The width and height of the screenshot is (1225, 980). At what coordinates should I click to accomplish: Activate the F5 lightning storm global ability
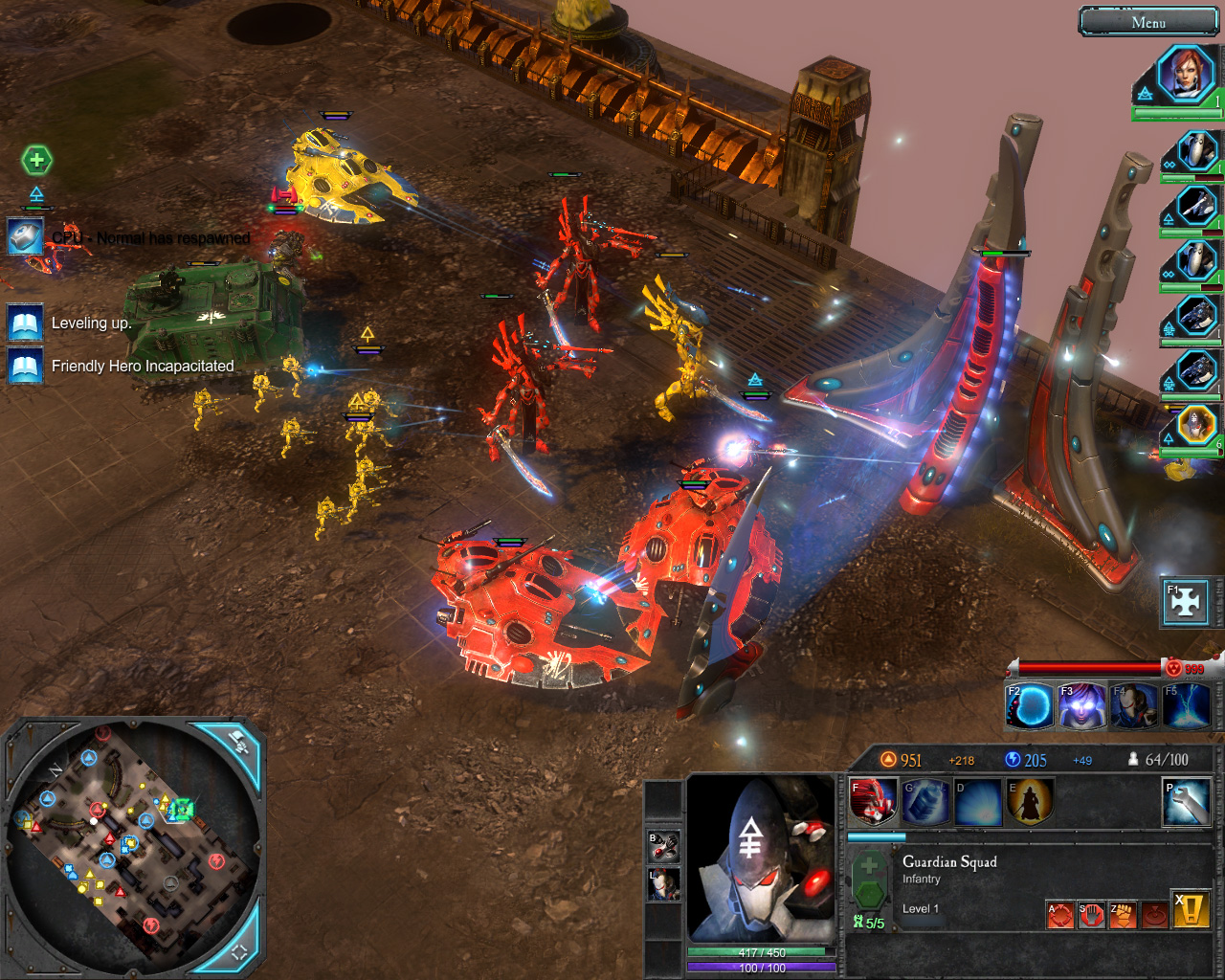(1185, 706)
